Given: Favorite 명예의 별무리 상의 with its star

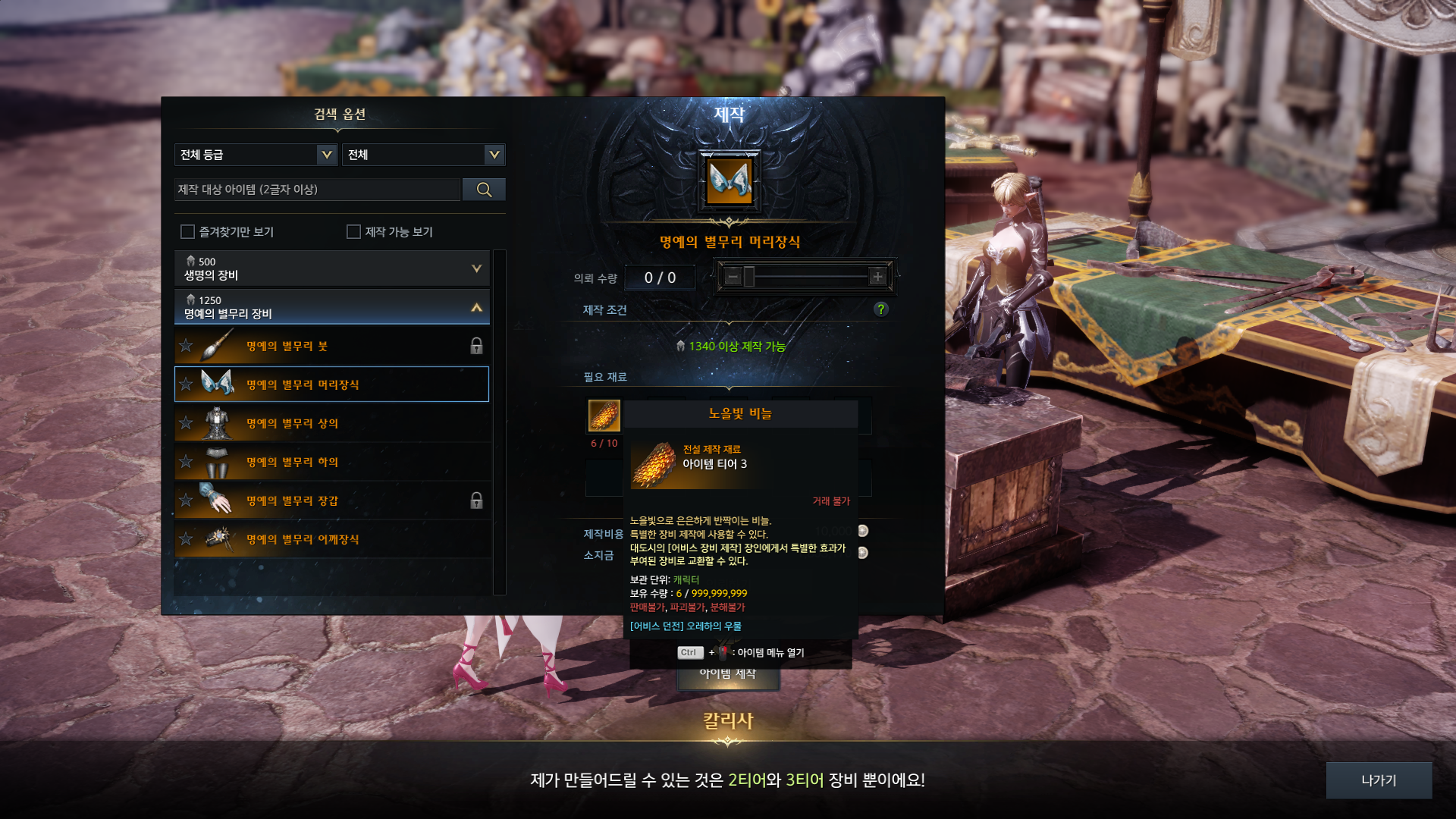Looking at the screenshot, I should click(x=186, y=423).
